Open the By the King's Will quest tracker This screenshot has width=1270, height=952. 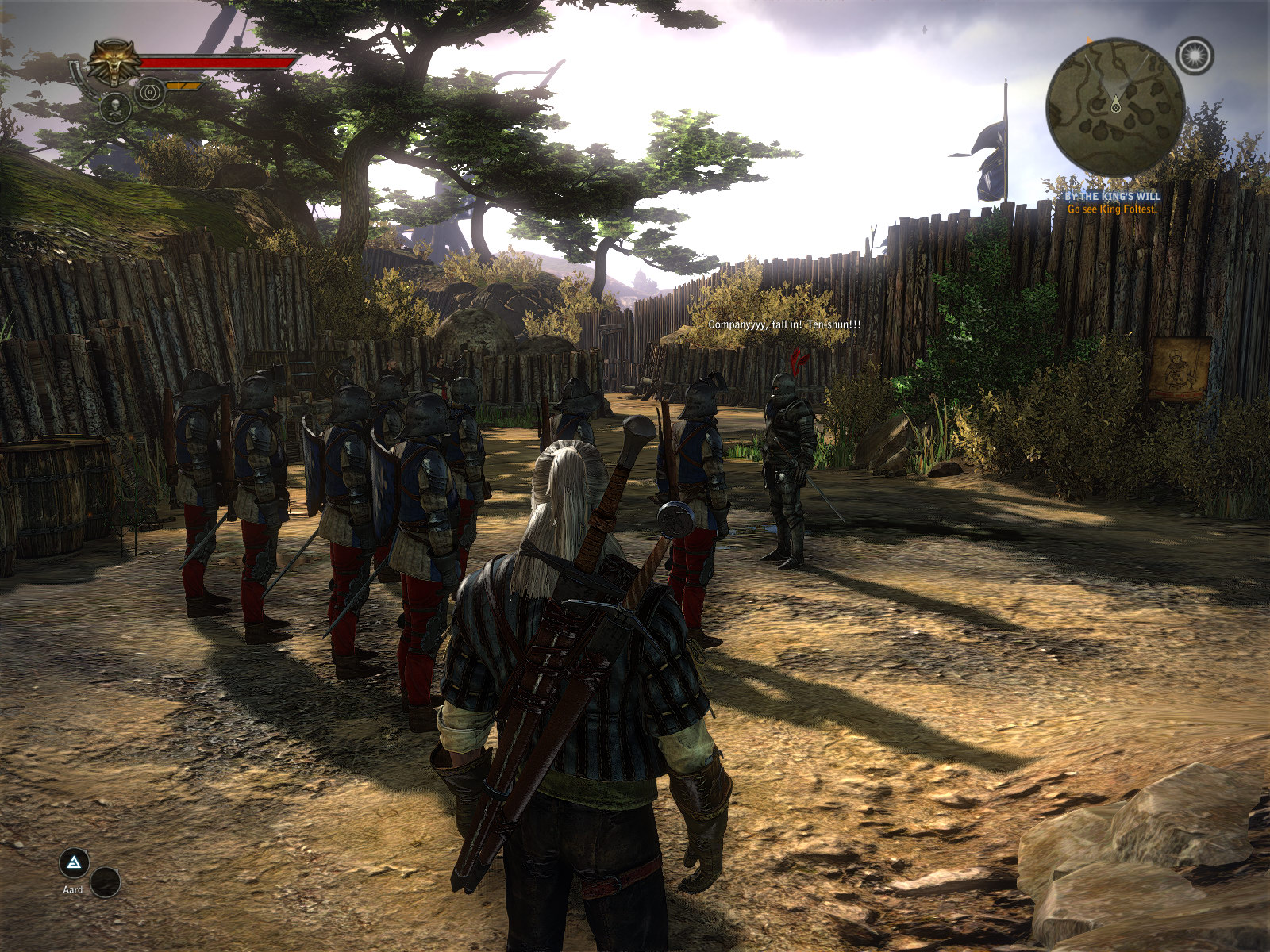click(x=1112, y=196)
